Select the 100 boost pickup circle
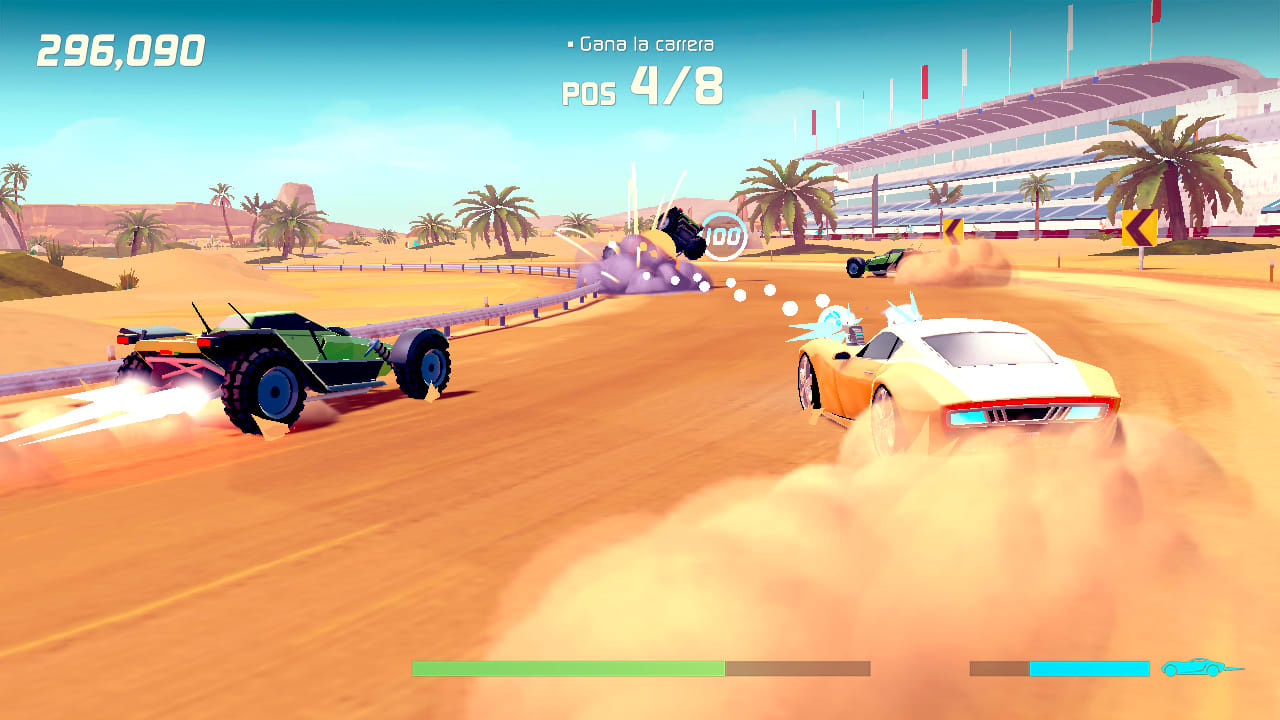1280x720 pixels. [x=724, y=237]
